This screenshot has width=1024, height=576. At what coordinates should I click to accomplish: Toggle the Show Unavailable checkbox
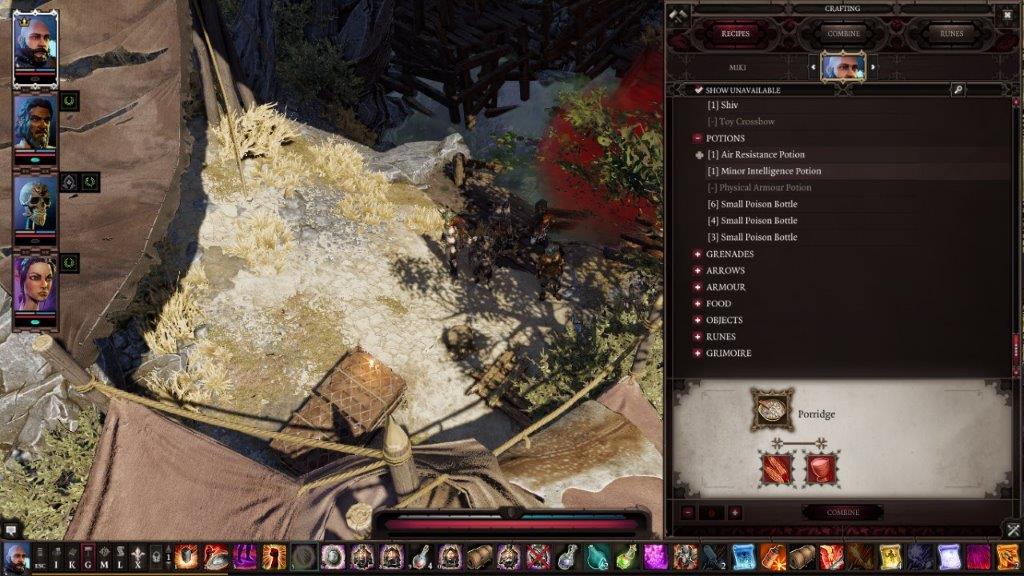point(698,90)
